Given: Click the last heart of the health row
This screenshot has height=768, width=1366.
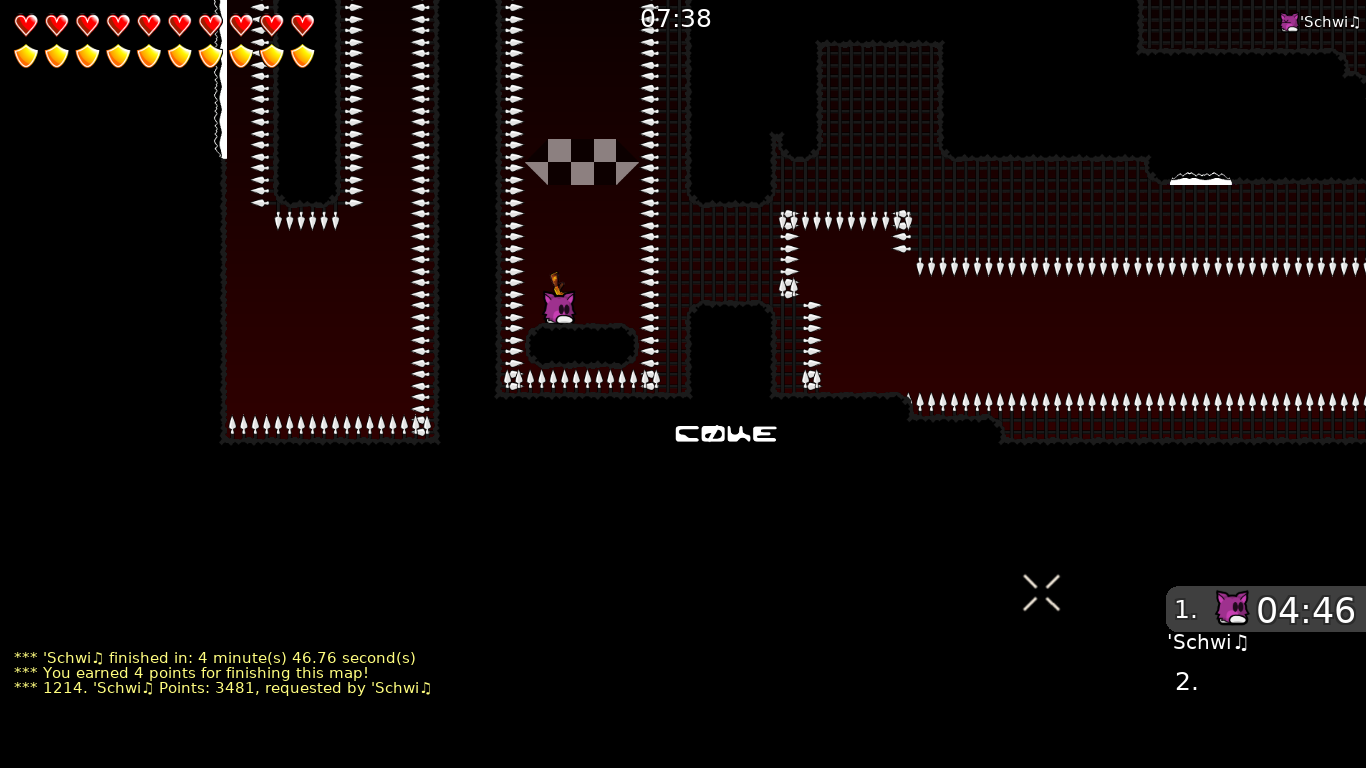Looking at the screenshot, I should (x=302, y=24).
